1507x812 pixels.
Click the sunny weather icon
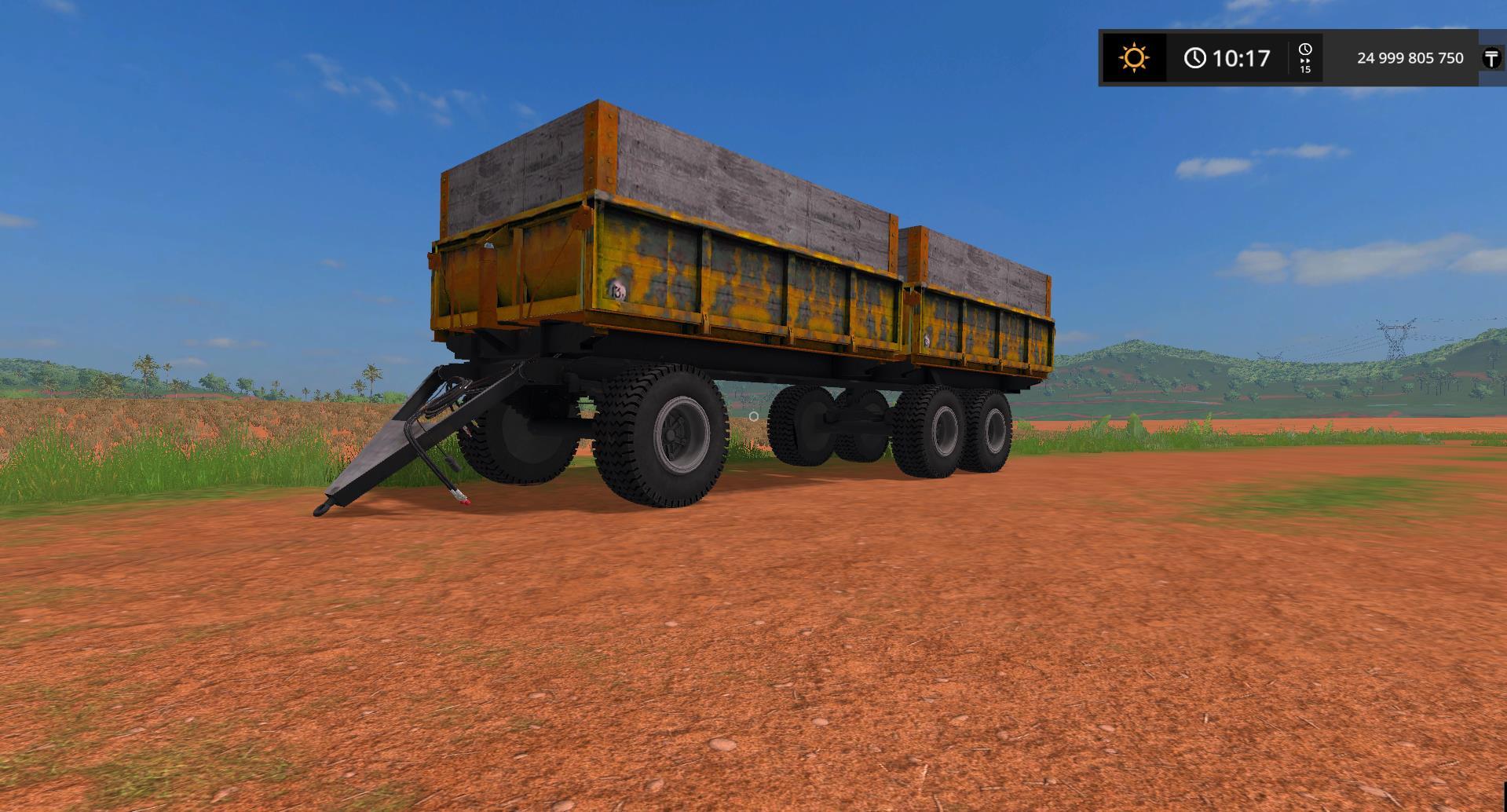click(1134, 58)
